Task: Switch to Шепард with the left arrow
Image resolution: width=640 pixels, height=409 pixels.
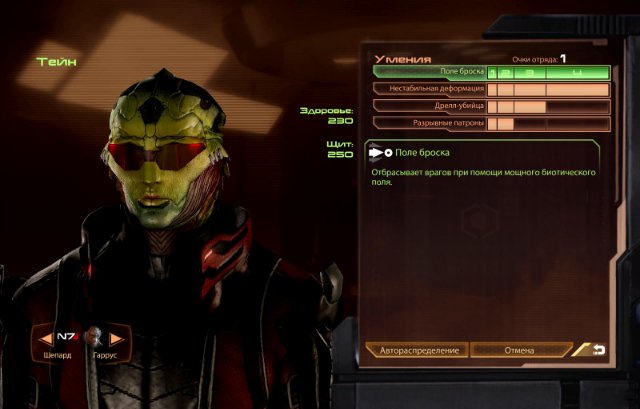Action: tap(44, 337)
